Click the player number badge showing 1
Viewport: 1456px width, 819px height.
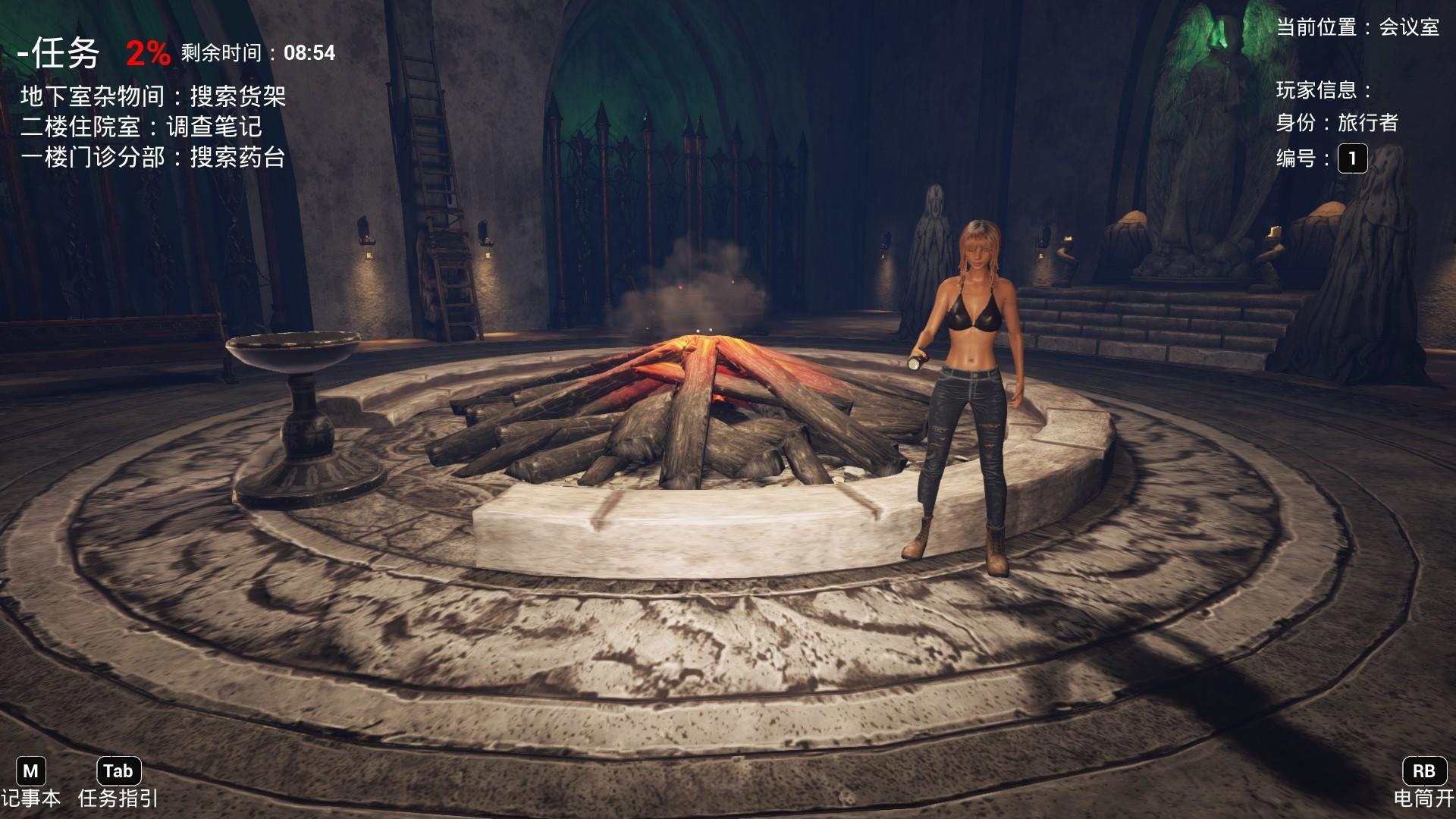1353,159
